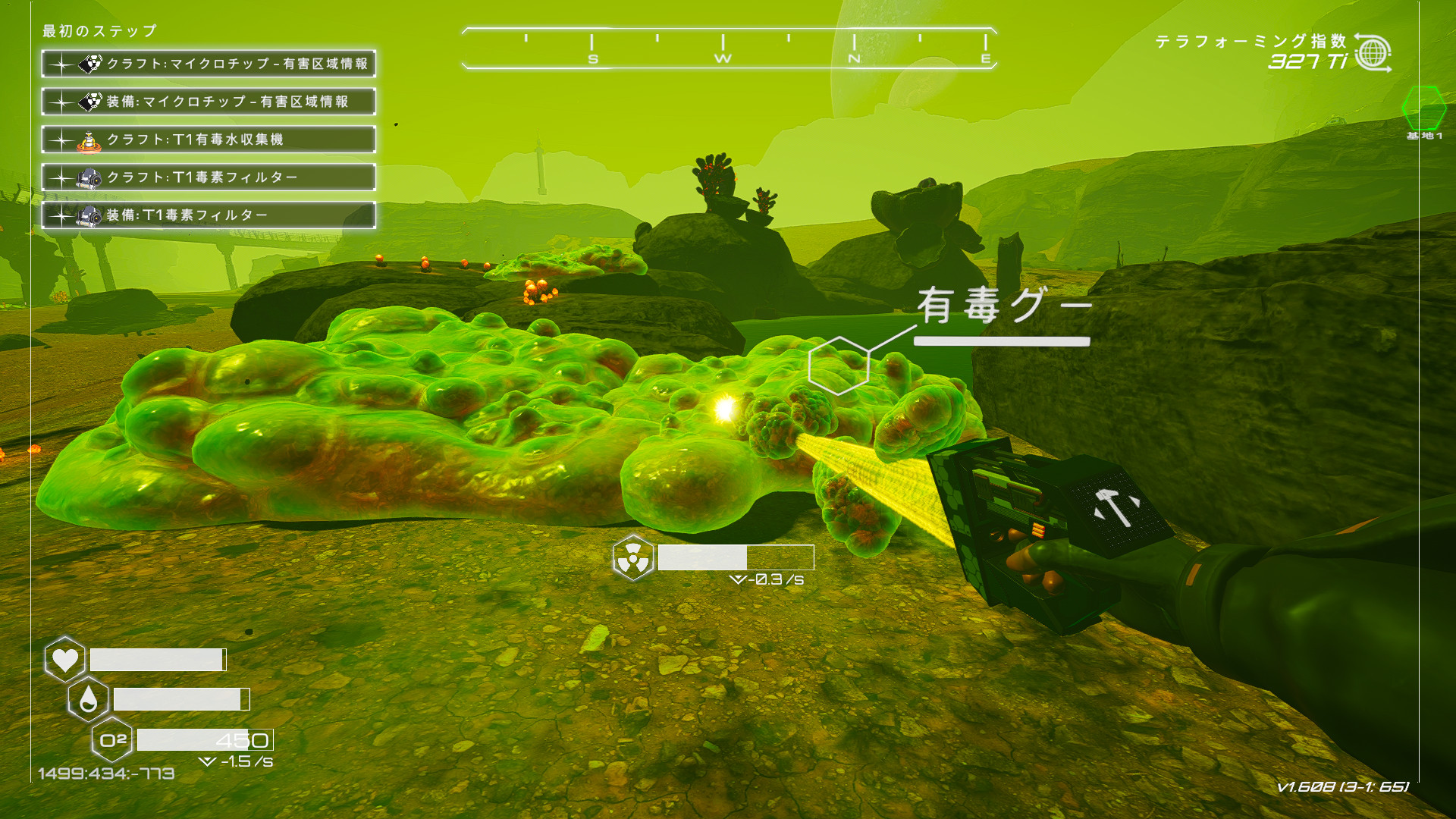Screen dimensions: 1456x819
Task: Select the craft hazard zone microchip step
Action: [209, 64]
